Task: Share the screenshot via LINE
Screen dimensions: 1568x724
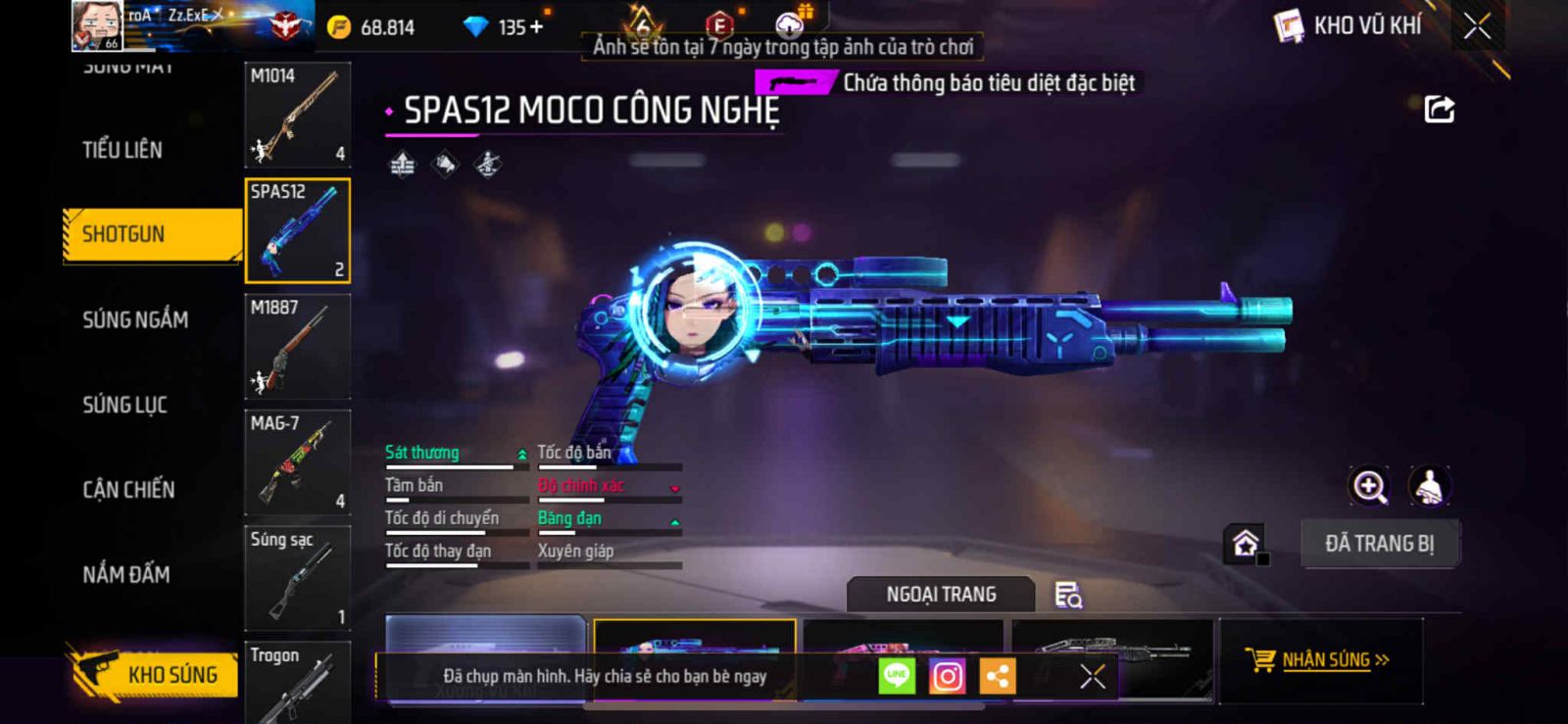Action: (x=896, y=676)
